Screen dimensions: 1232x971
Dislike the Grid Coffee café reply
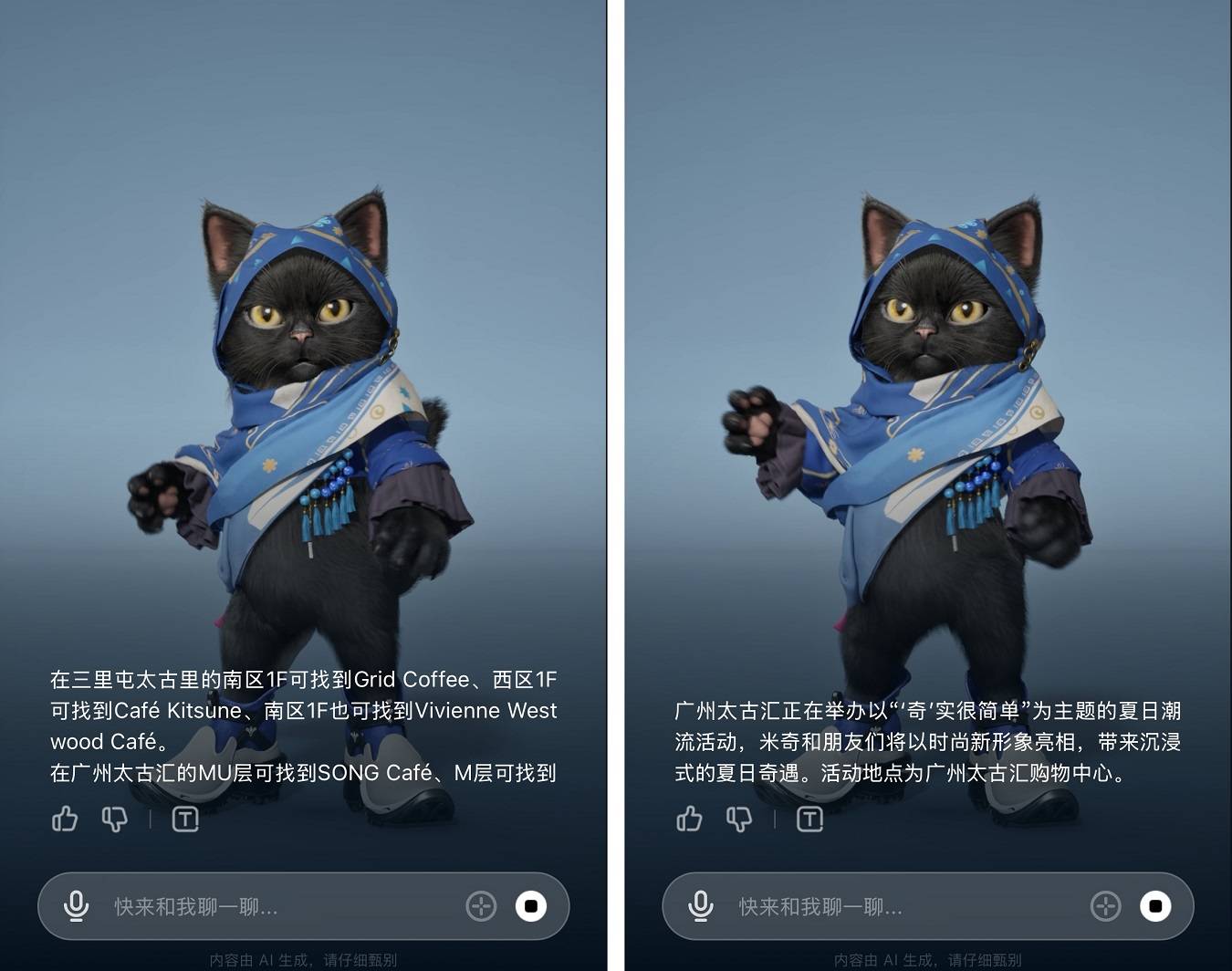tap(115, 819)
